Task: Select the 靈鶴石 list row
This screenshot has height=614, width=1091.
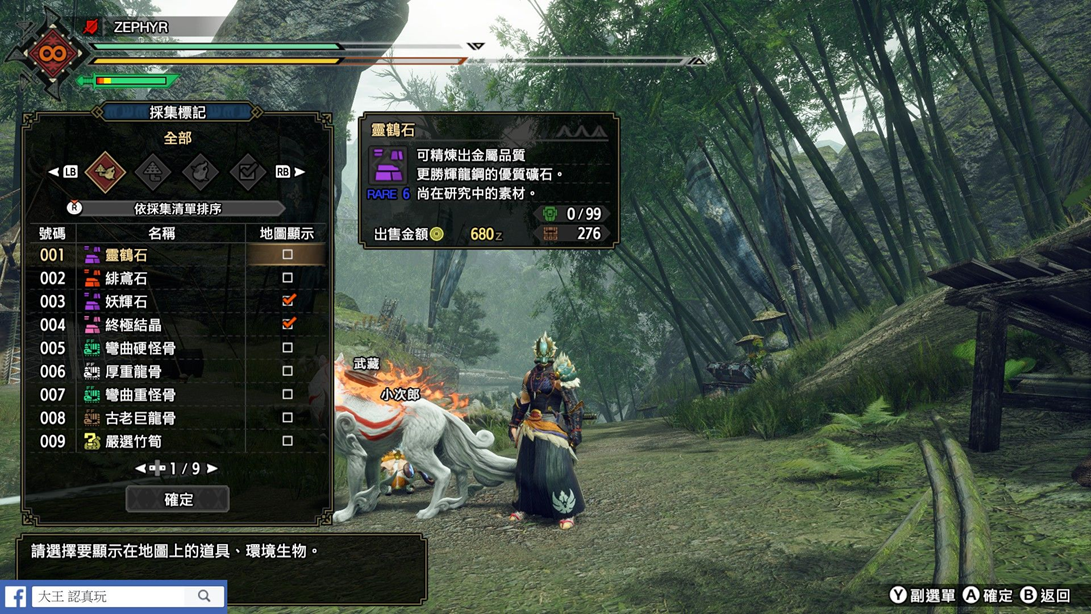Action: (160, 255)
